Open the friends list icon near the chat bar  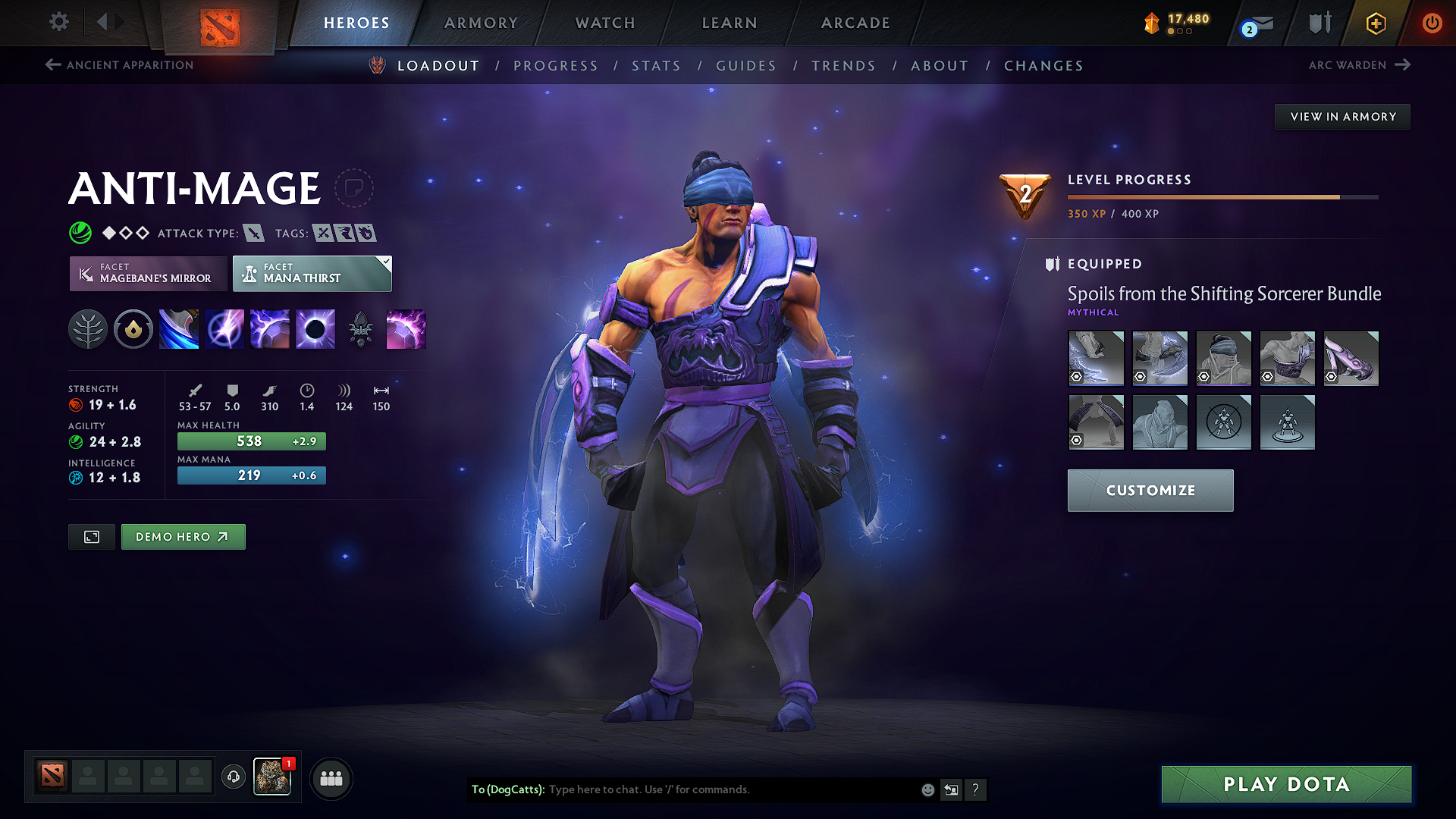tap(331, 777)
